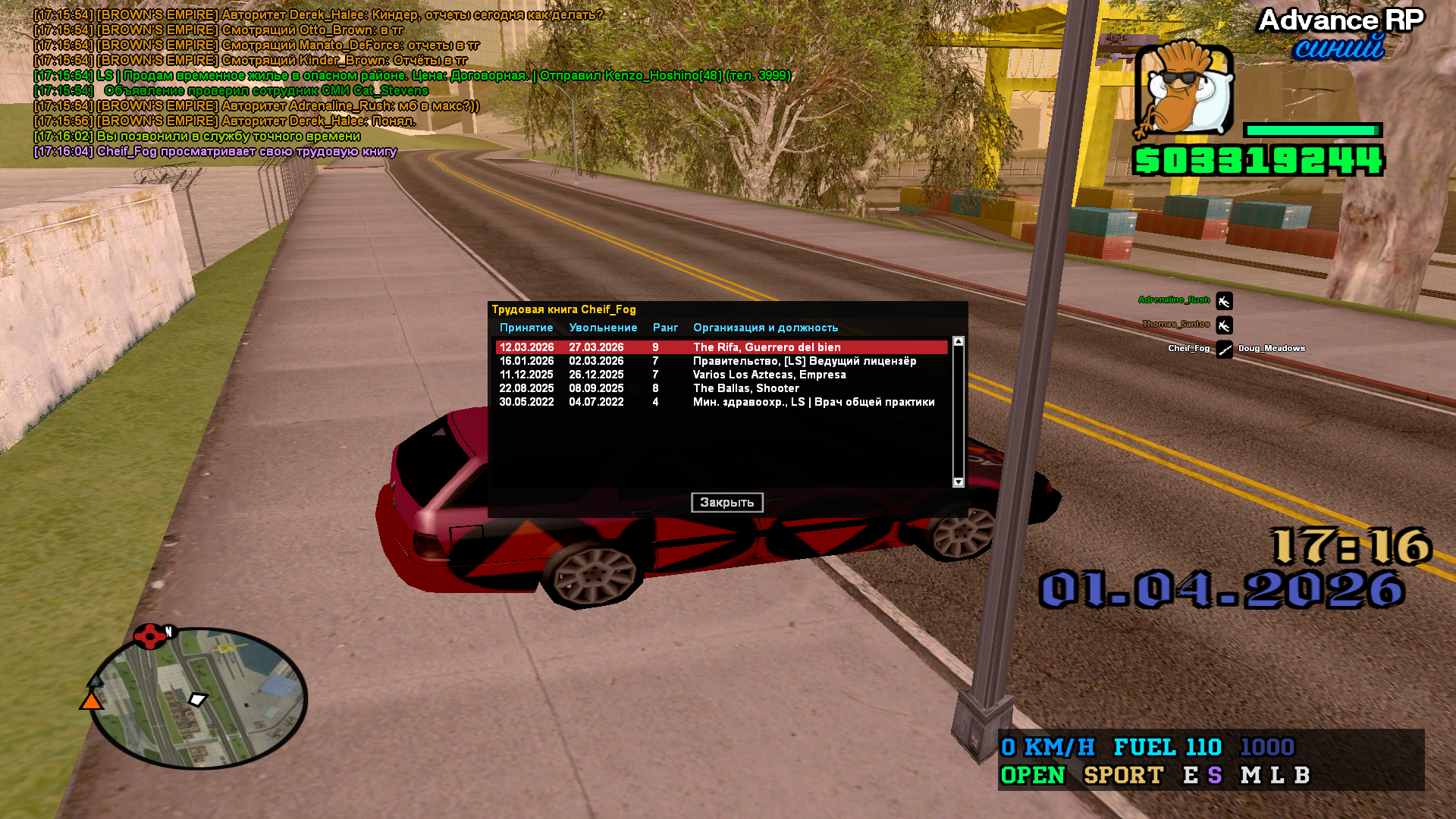Choose the Правительство Ведущий лицензёр row
The width and height of the screenshot is (1456, 819).
coord(720,361)
